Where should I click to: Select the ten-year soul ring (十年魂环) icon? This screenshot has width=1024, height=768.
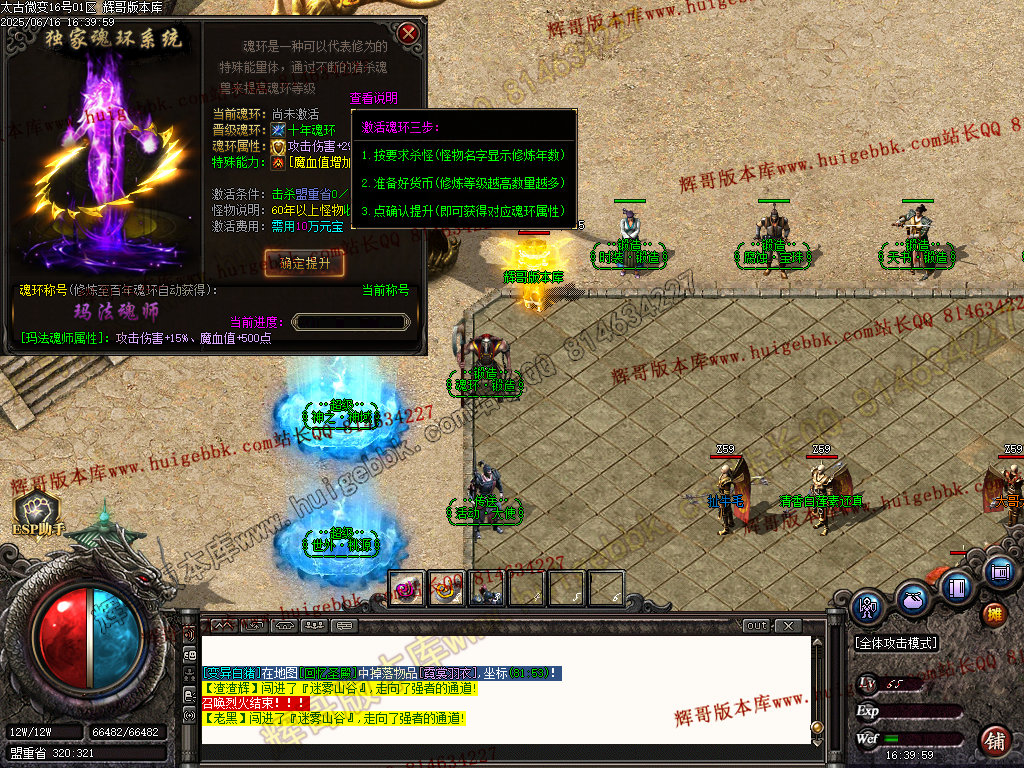[x=278, y=130]
